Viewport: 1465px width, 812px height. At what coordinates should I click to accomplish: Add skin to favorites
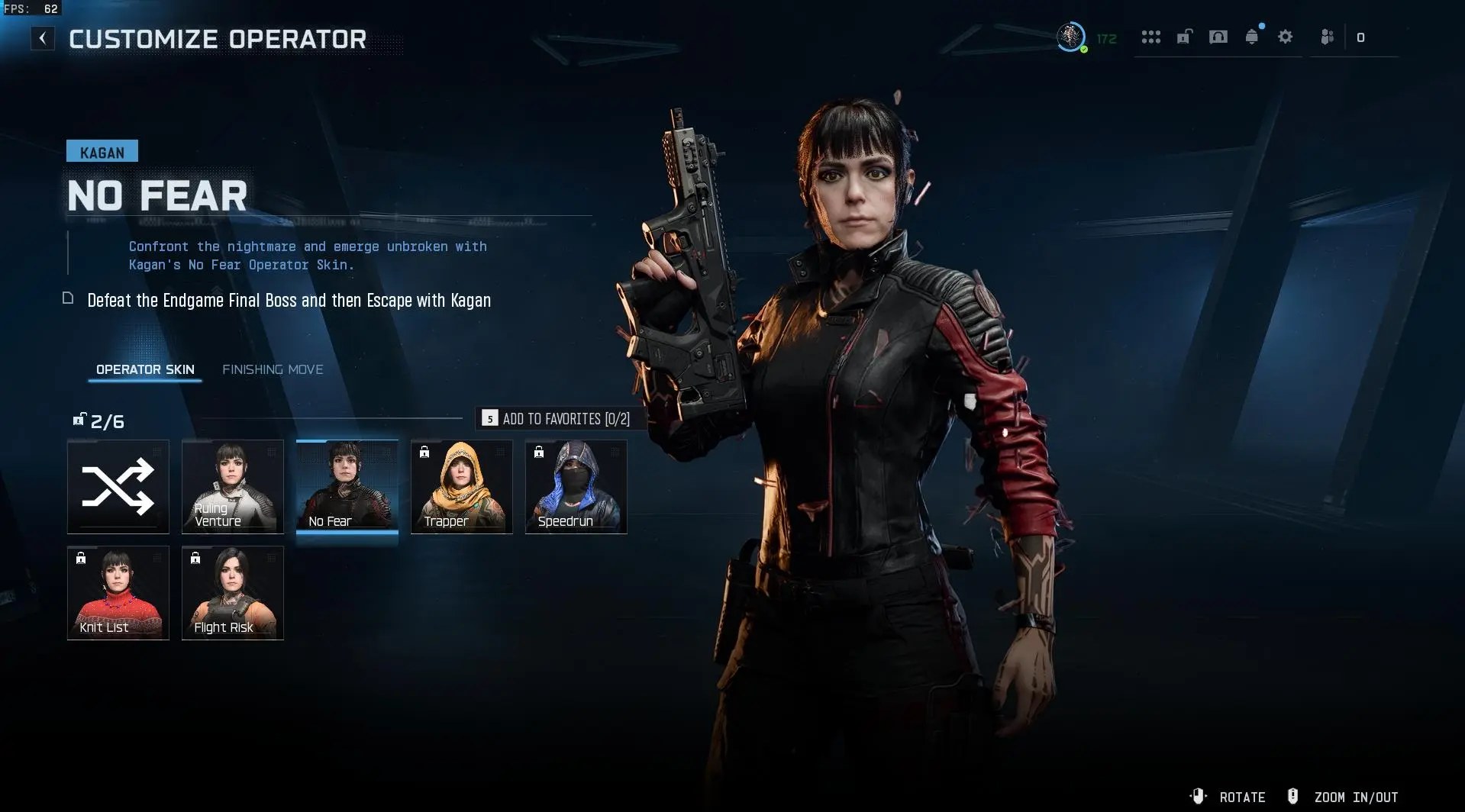pyautogui.click(x=557, y=418)
